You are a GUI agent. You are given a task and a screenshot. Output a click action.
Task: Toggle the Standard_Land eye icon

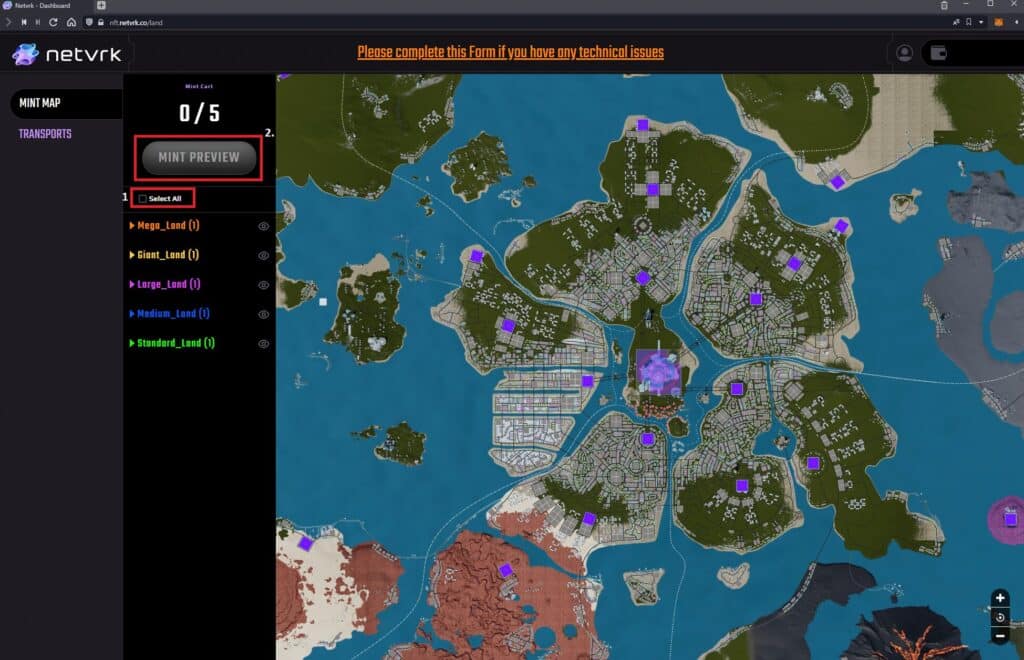264,343
